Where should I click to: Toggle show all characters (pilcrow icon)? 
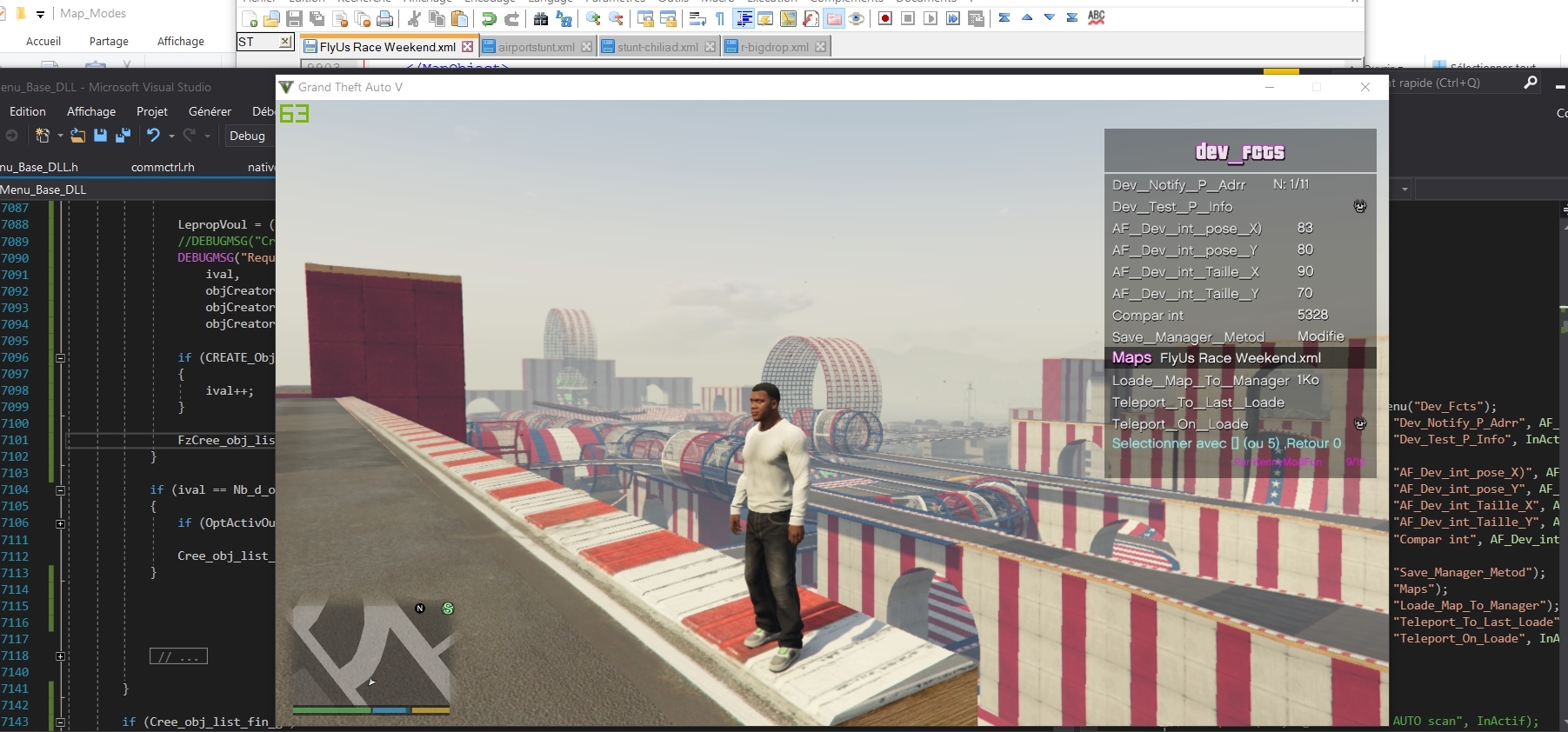719,18
